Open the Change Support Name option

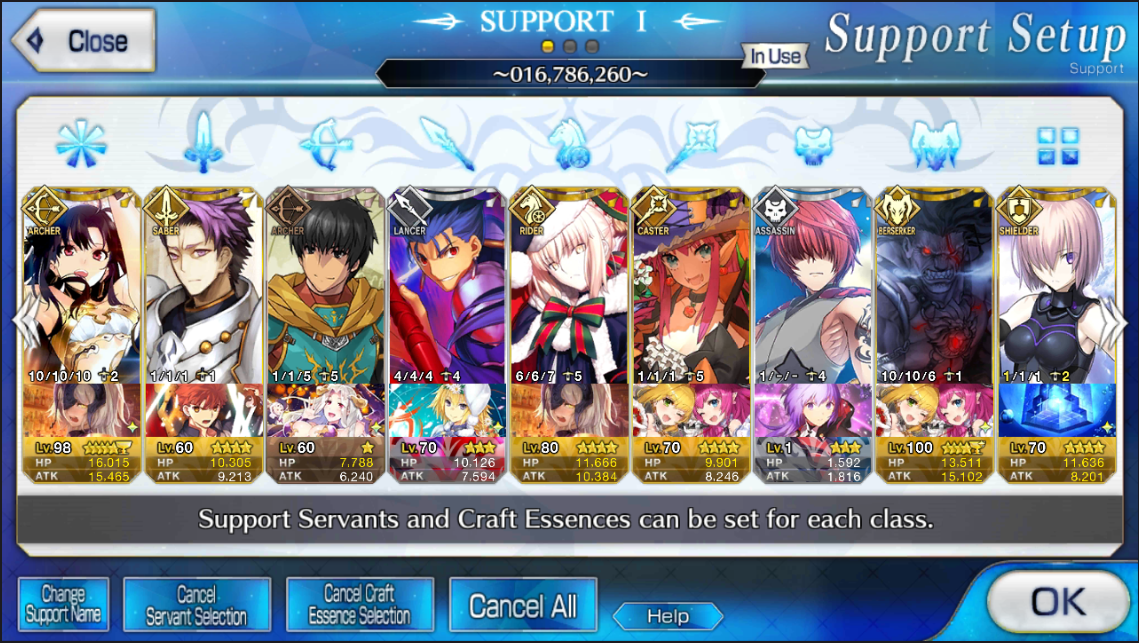(62, 604)
